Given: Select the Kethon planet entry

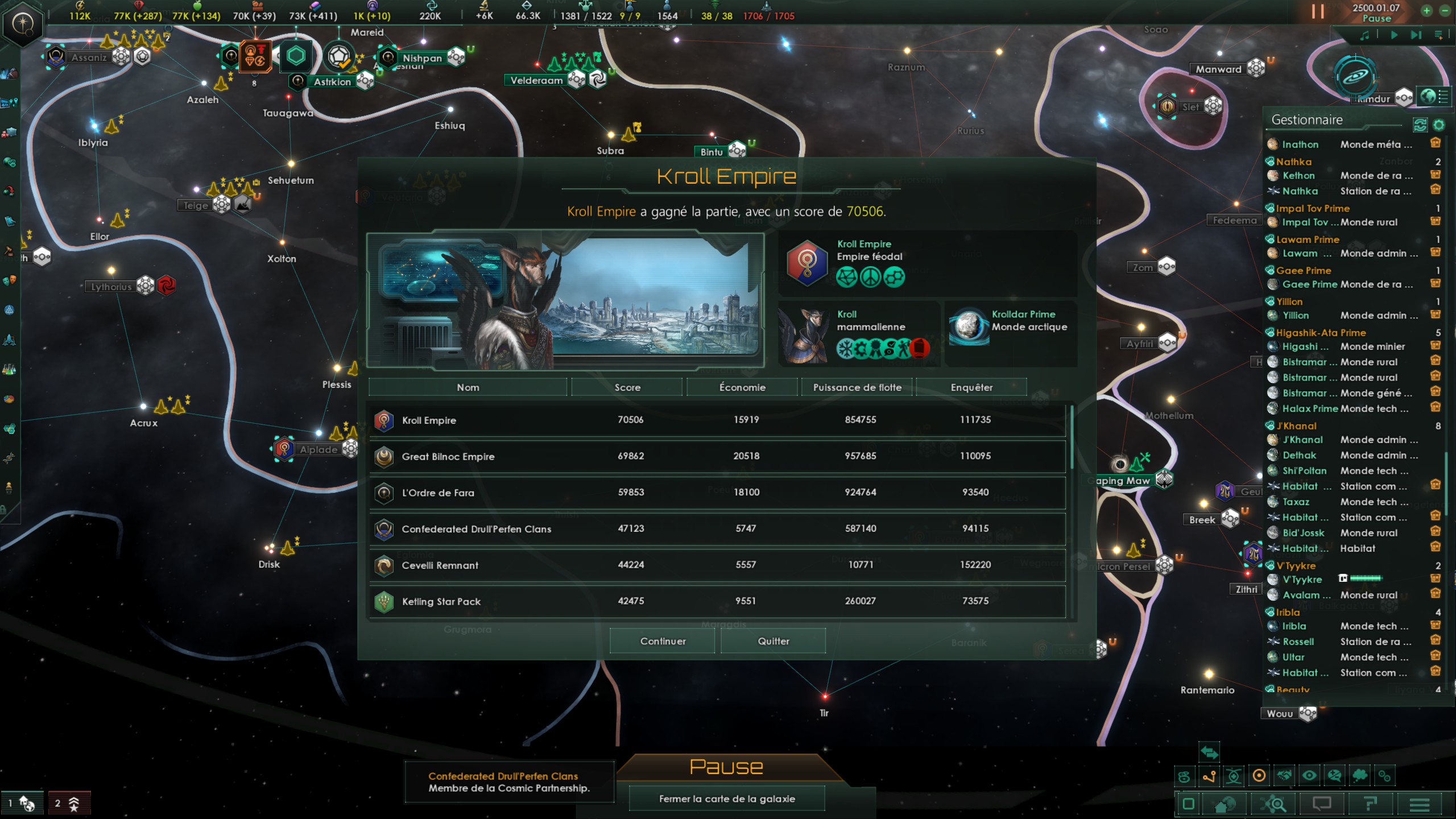Looking at the screenshot, I should (1298, 176).
